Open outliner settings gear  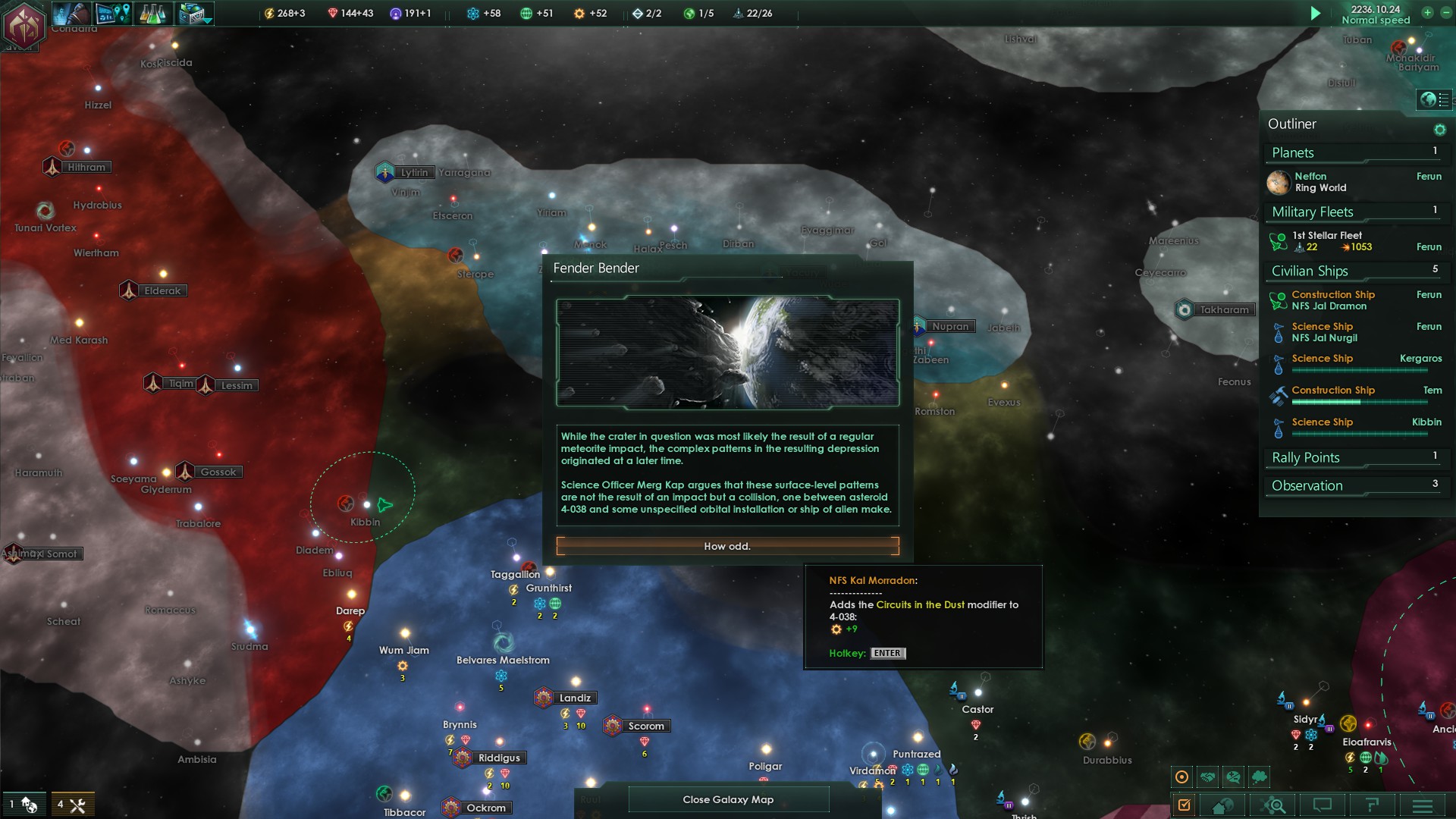pyautogui.click(x=1439, y=130)
